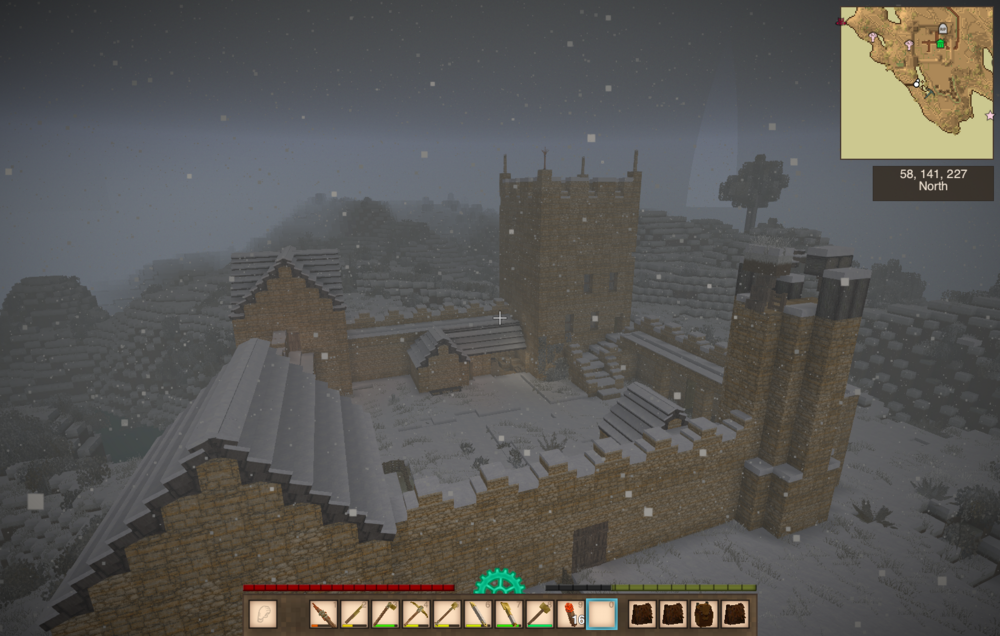
Task: Open the minimap
Action: pyautogui.click(x=916, y=83)
